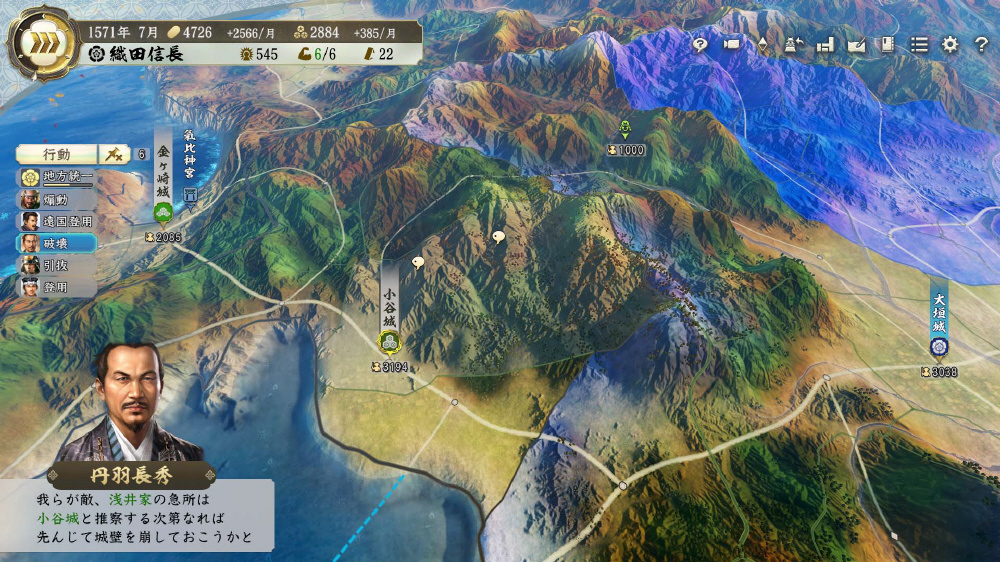Open settings with the gear icon

coord(950,45)
